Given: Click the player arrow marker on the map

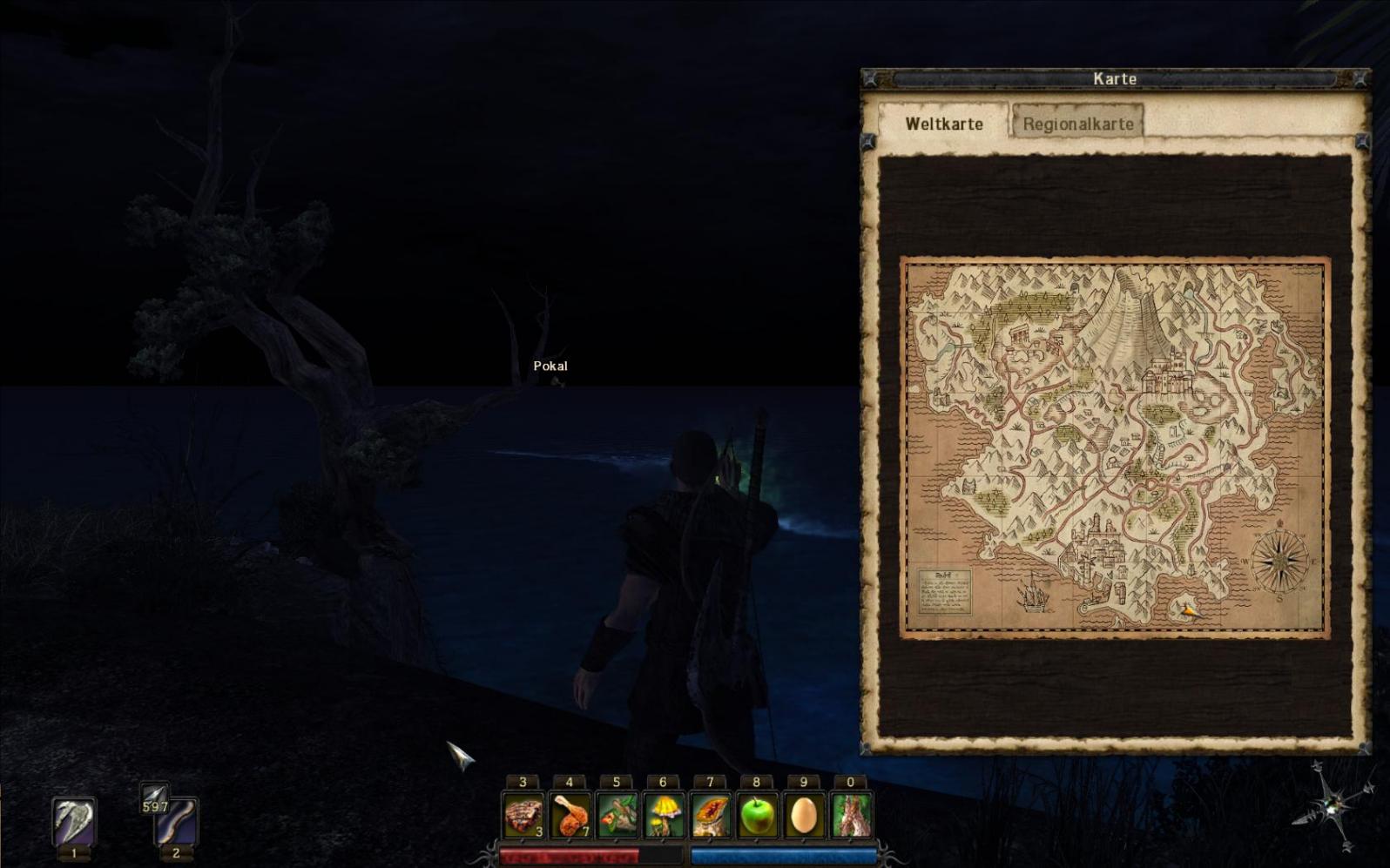Looking at the screenshot, I should coord(1188,611).
